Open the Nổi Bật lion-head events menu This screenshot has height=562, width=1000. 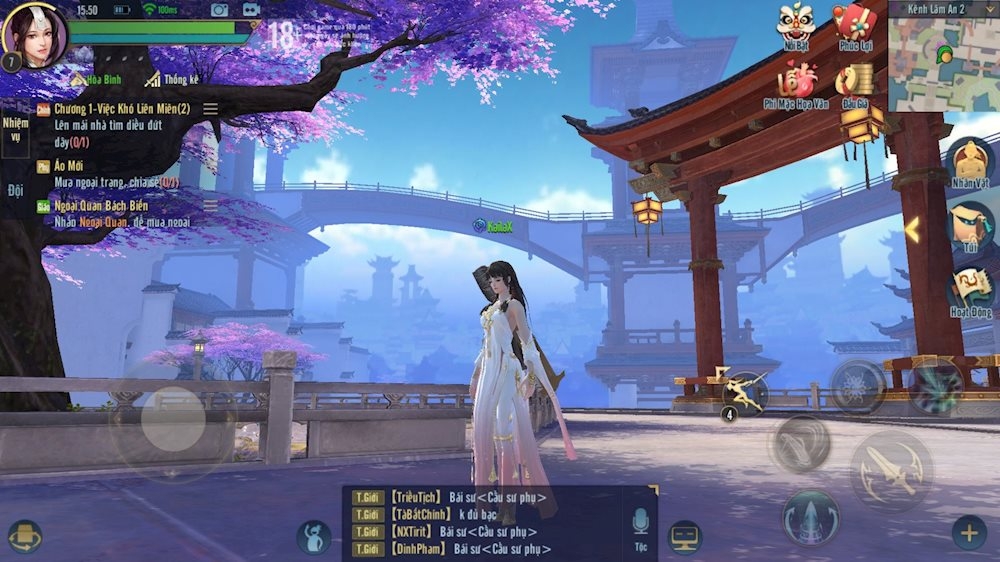(796, 24)
